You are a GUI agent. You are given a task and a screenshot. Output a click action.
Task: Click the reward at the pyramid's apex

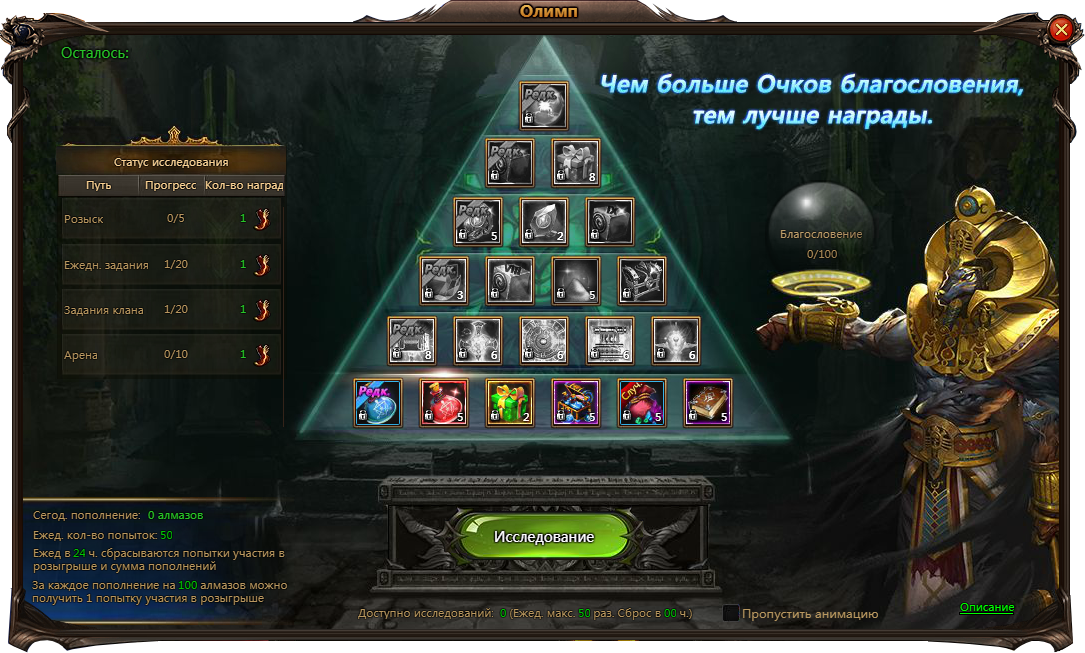click(544, 105)
